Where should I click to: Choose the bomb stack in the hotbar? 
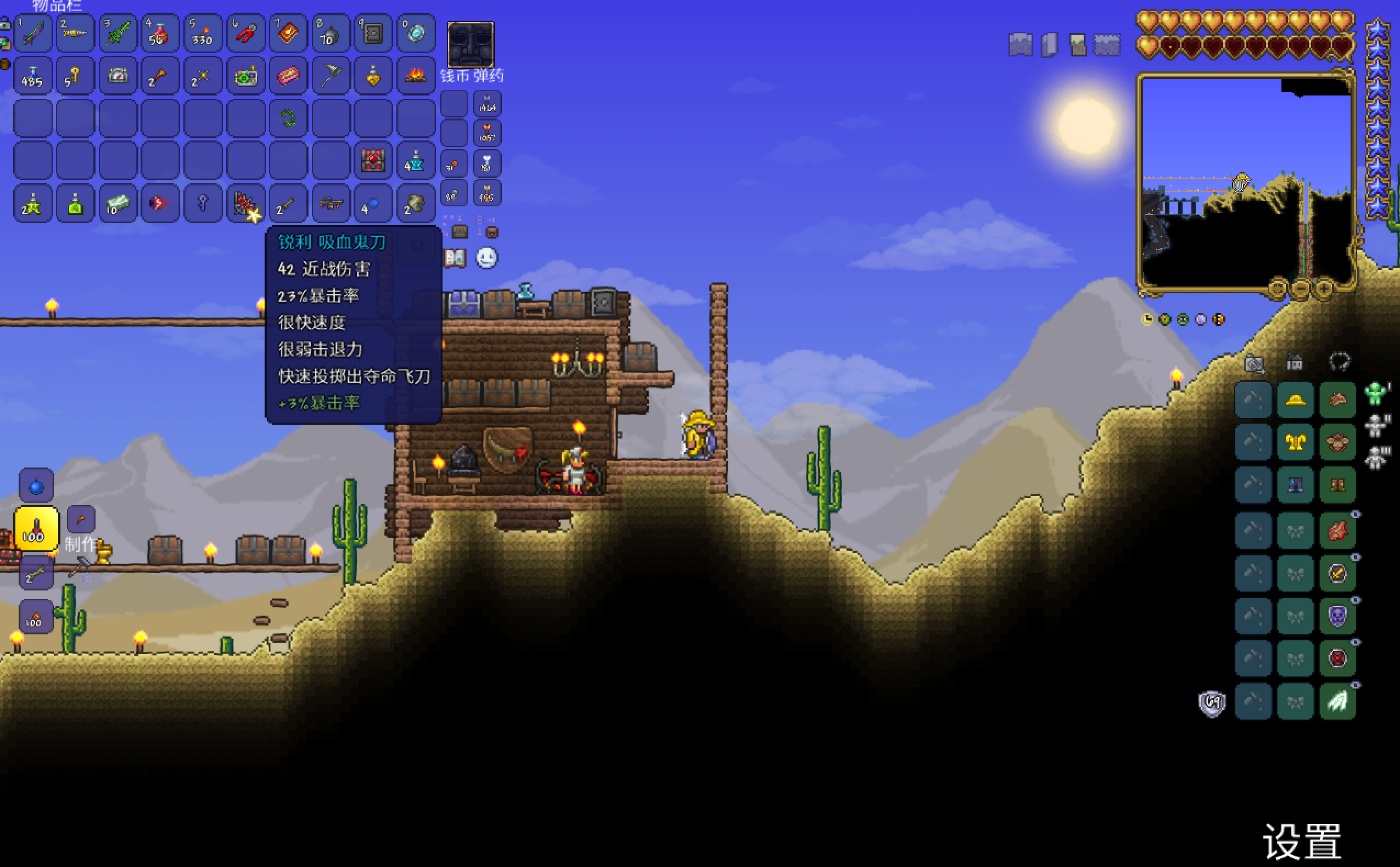pyautogui.click(x=331, y=33)
